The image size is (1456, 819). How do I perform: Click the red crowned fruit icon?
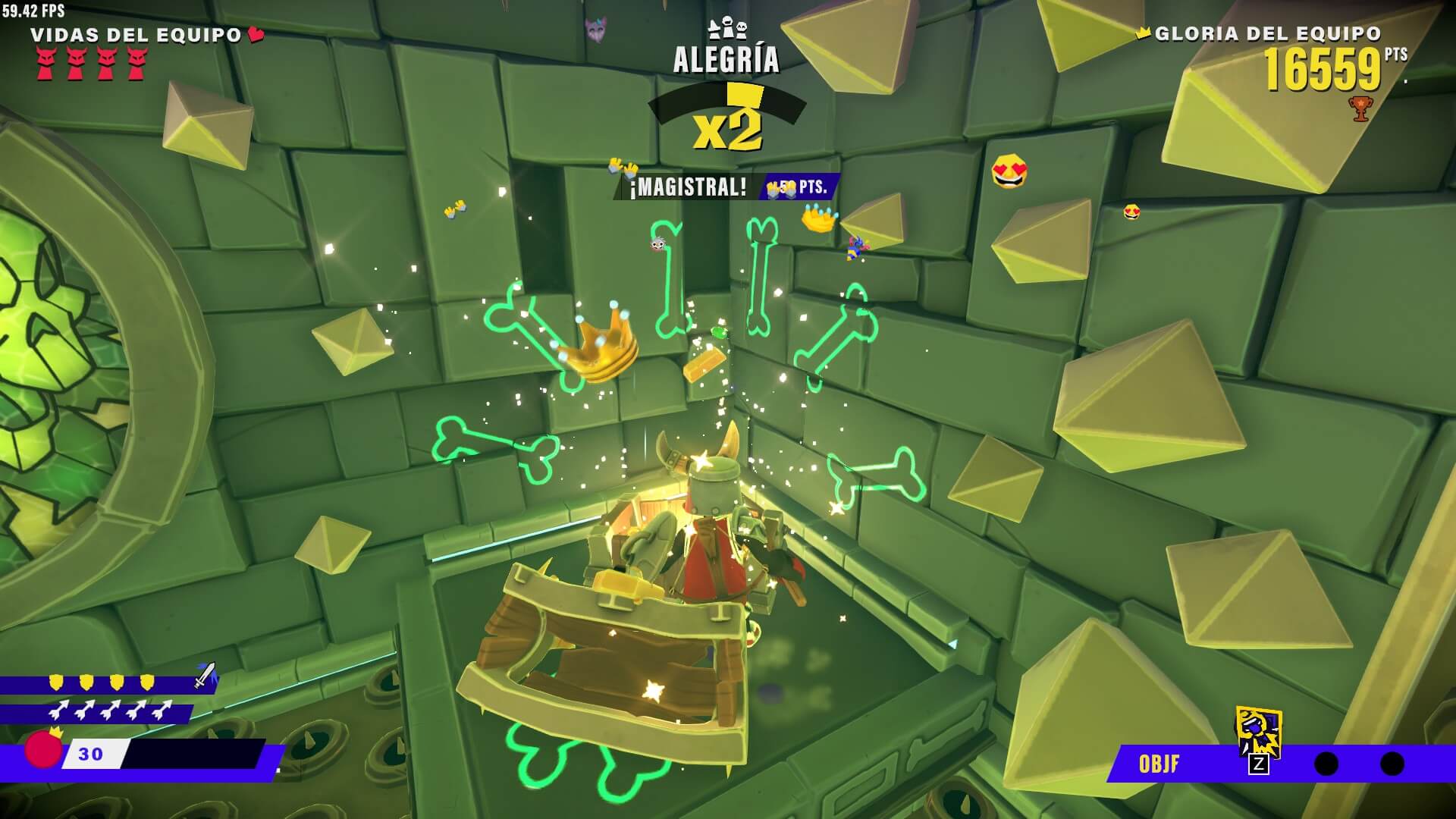click(43, 748)
